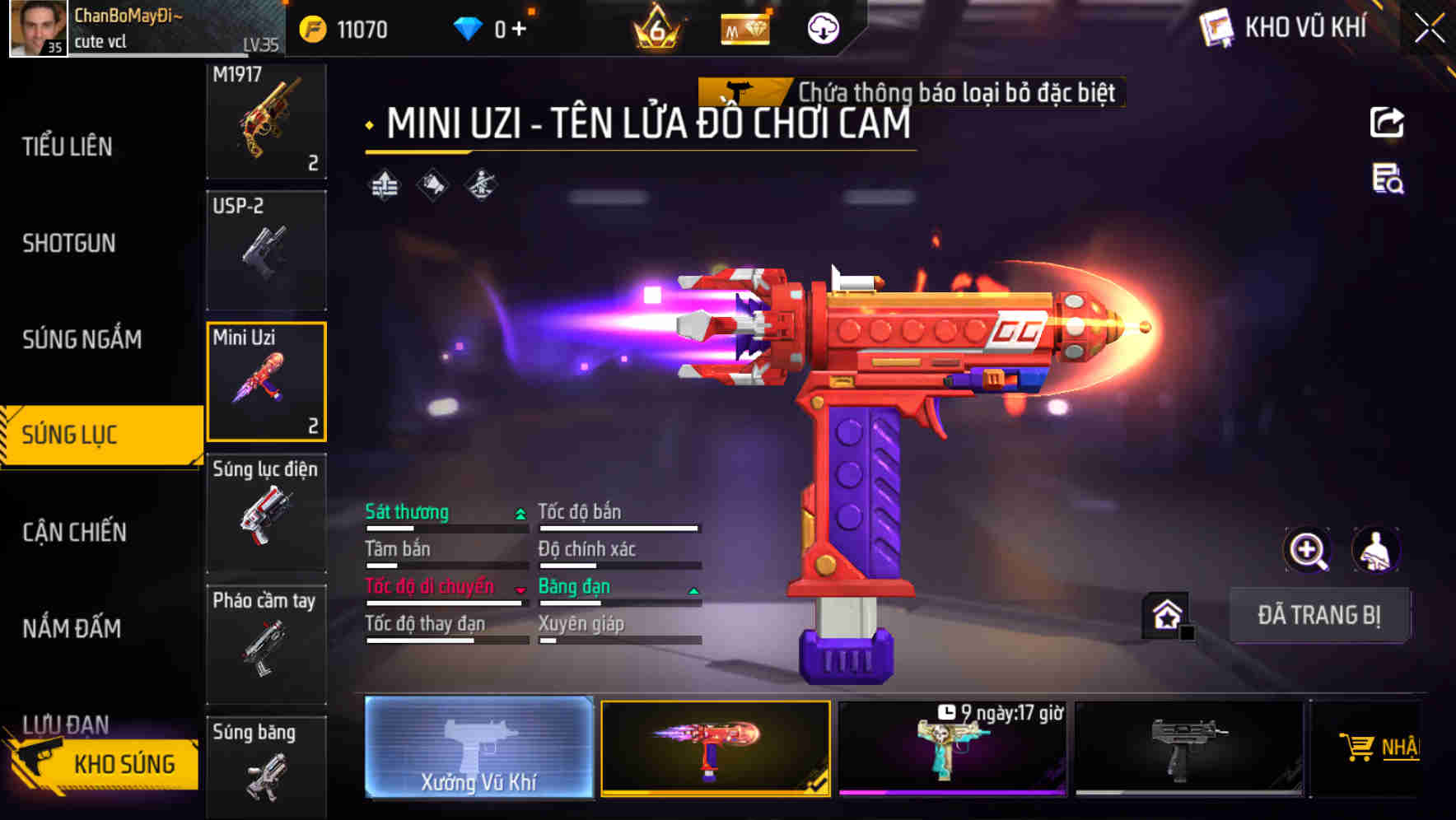The height and width of the screenshot is (820, 1456).
Task: Close the weapon armory screen
Action: point(1429,29)
